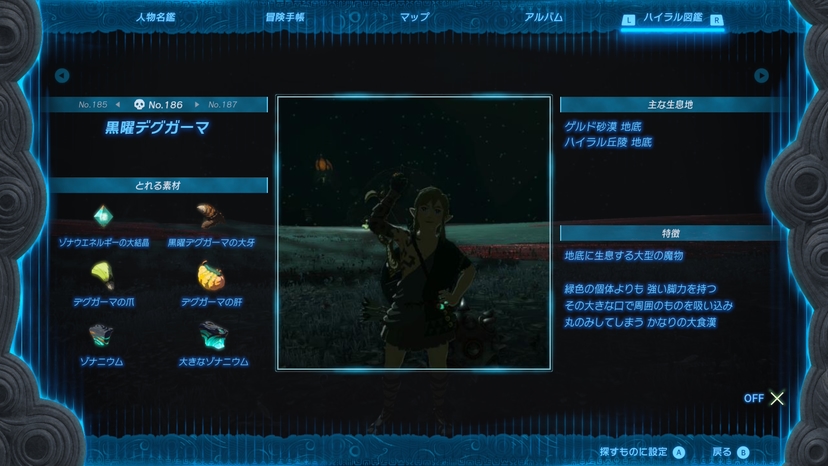Show the アルバム tab
The width and height of the screenshot is (828, 466).
pos(543,17)
